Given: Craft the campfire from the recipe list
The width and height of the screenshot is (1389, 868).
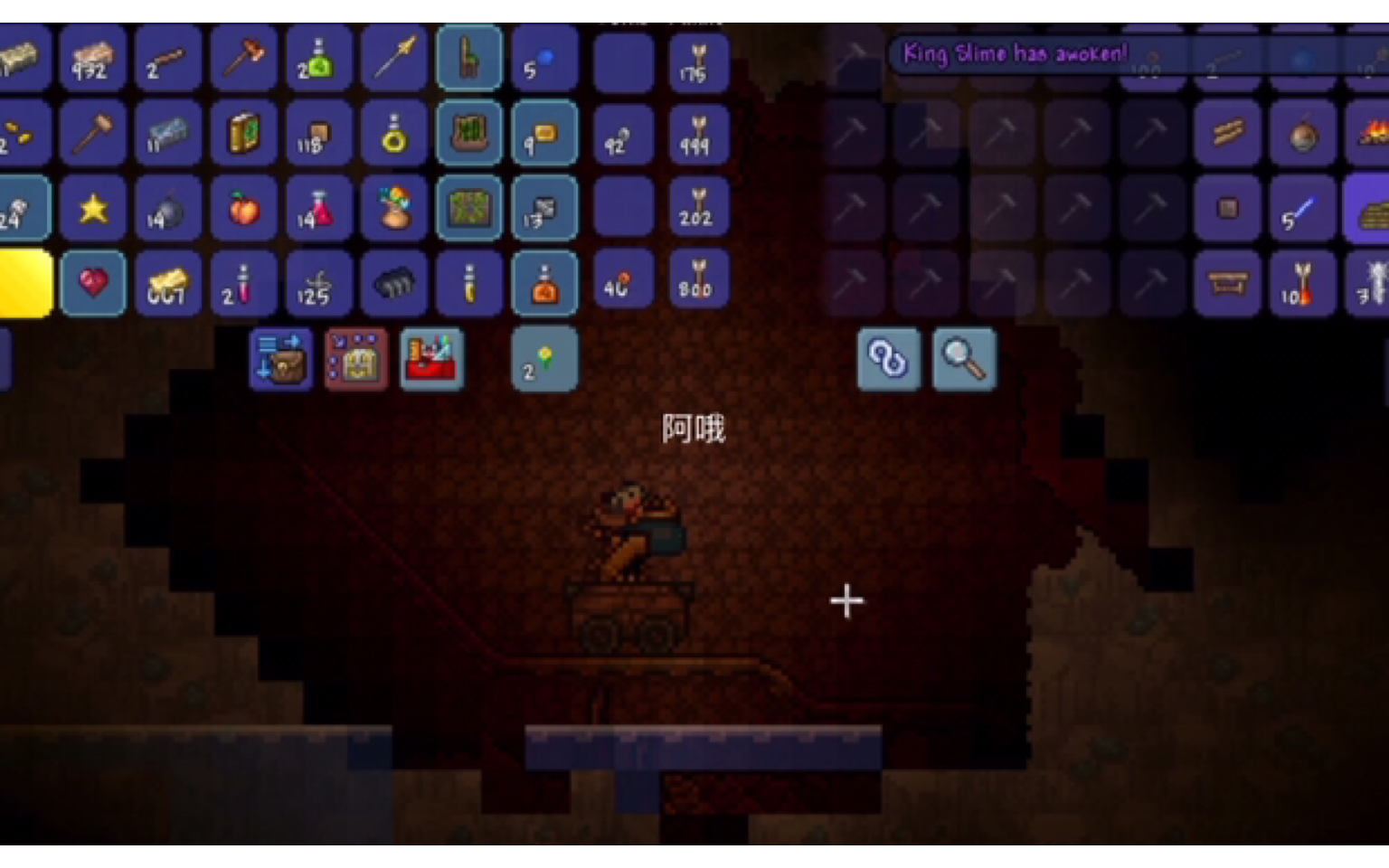Looking at the screenshot, I should (x=1375, y=135).
